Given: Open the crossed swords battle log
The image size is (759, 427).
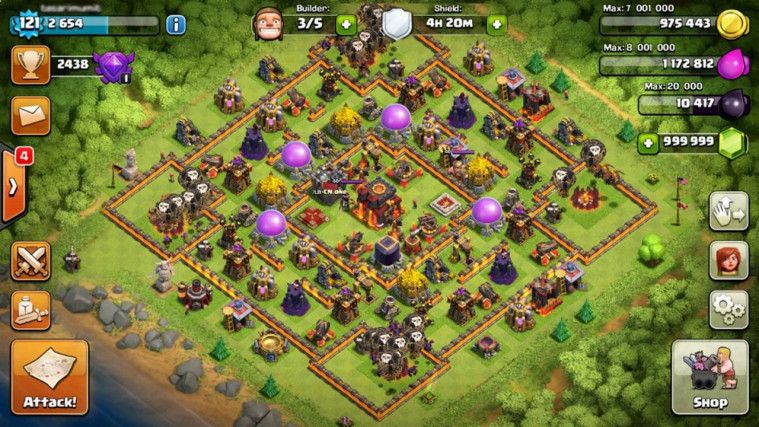Looking at the screenshot, I should 30,262.
